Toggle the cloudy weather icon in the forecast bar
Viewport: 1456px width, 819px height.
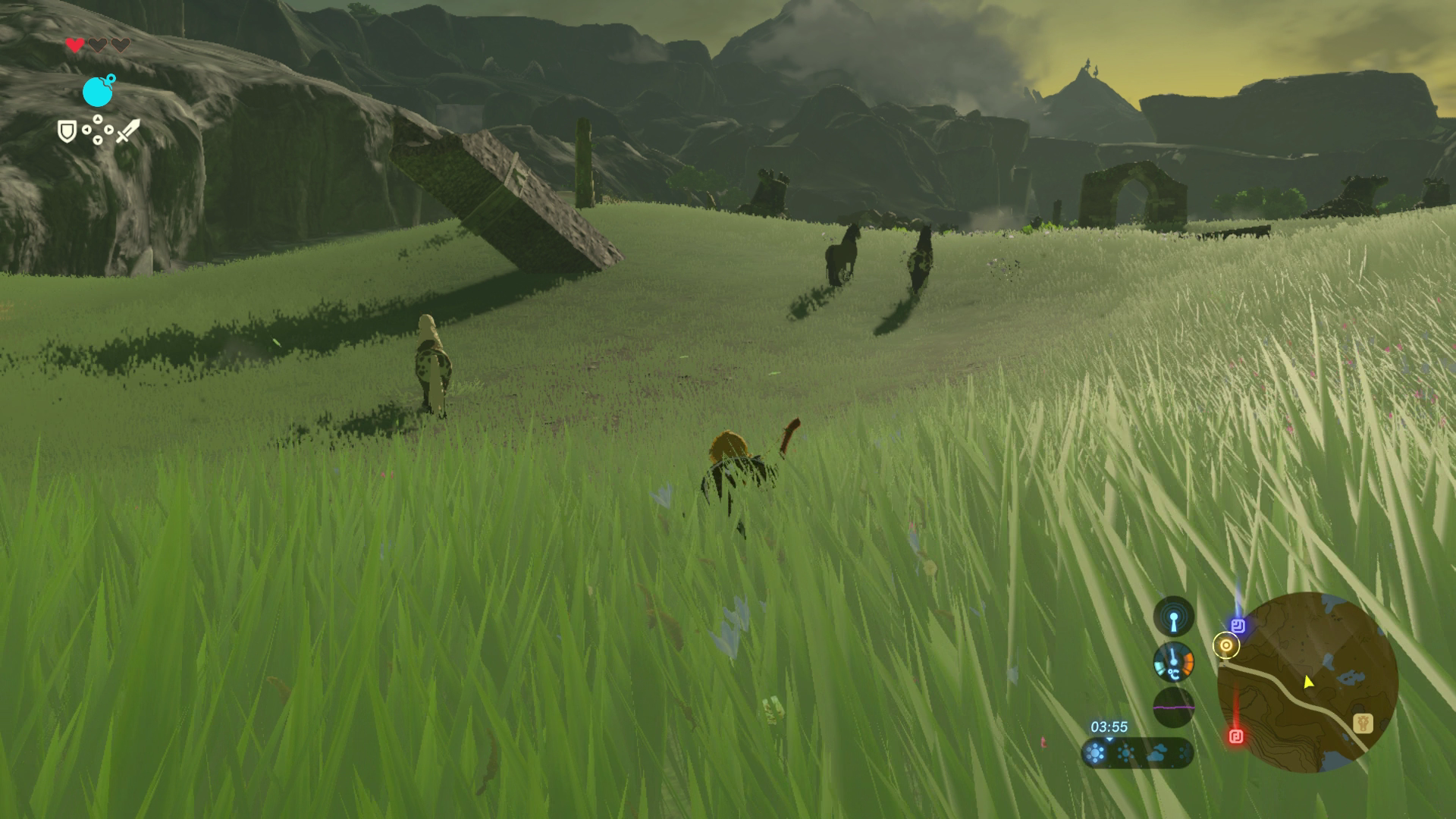[1157, 755]
